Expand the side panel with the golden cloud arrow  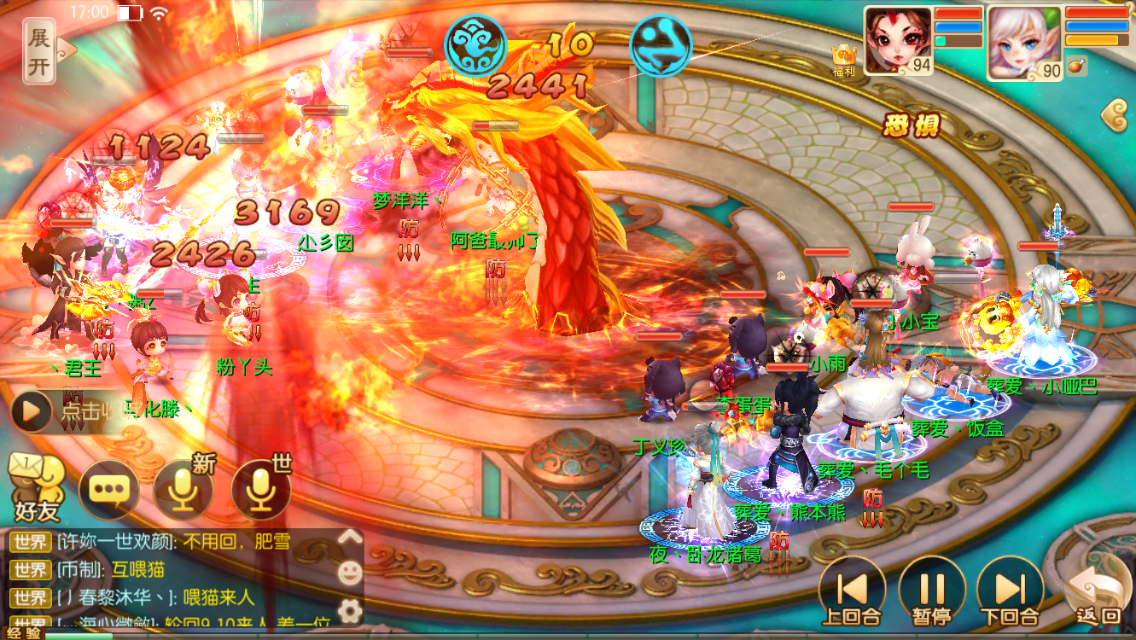1119,117
